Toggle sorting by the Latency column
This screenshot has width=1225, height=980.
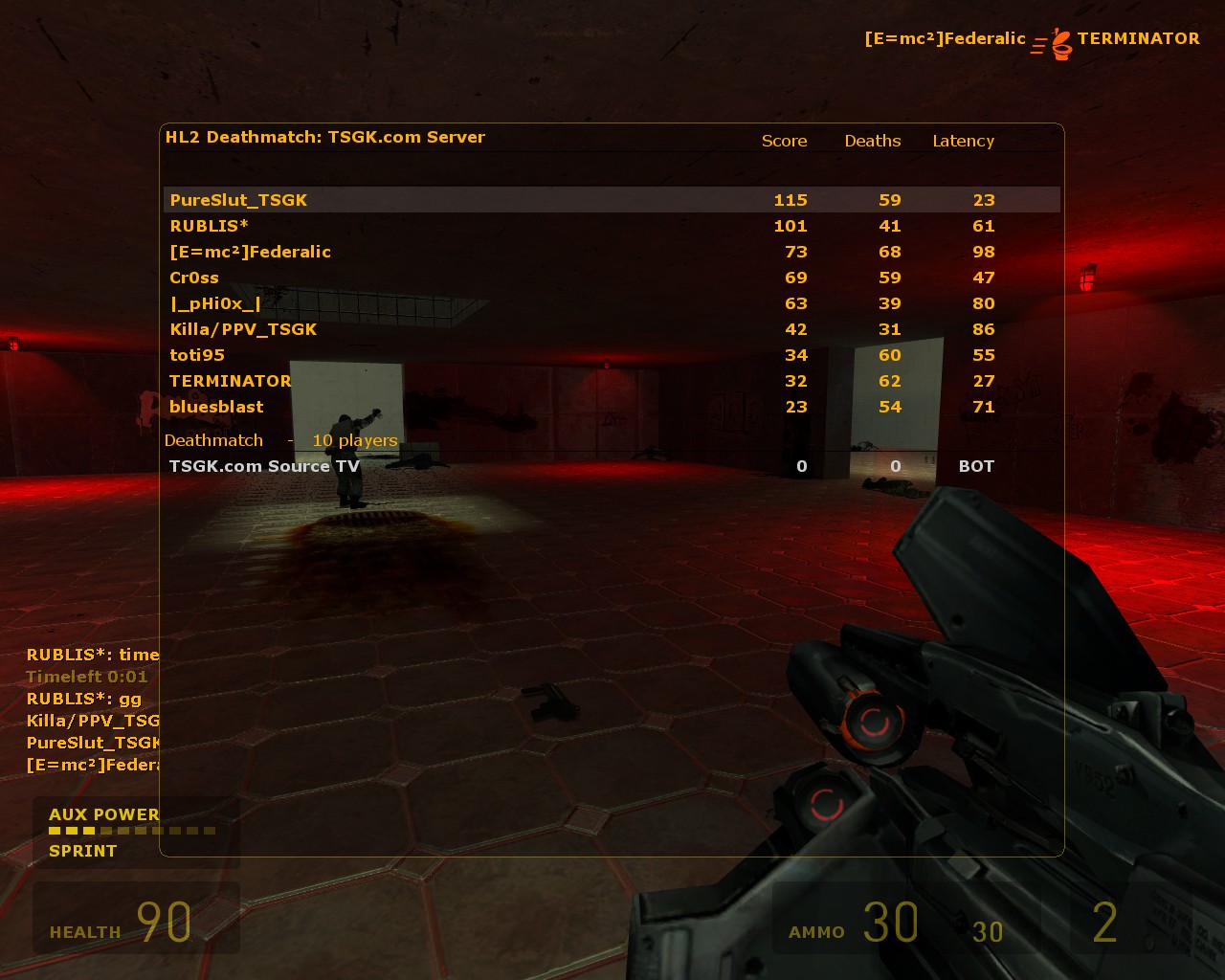pyautogui.click(x=964, y=141)
